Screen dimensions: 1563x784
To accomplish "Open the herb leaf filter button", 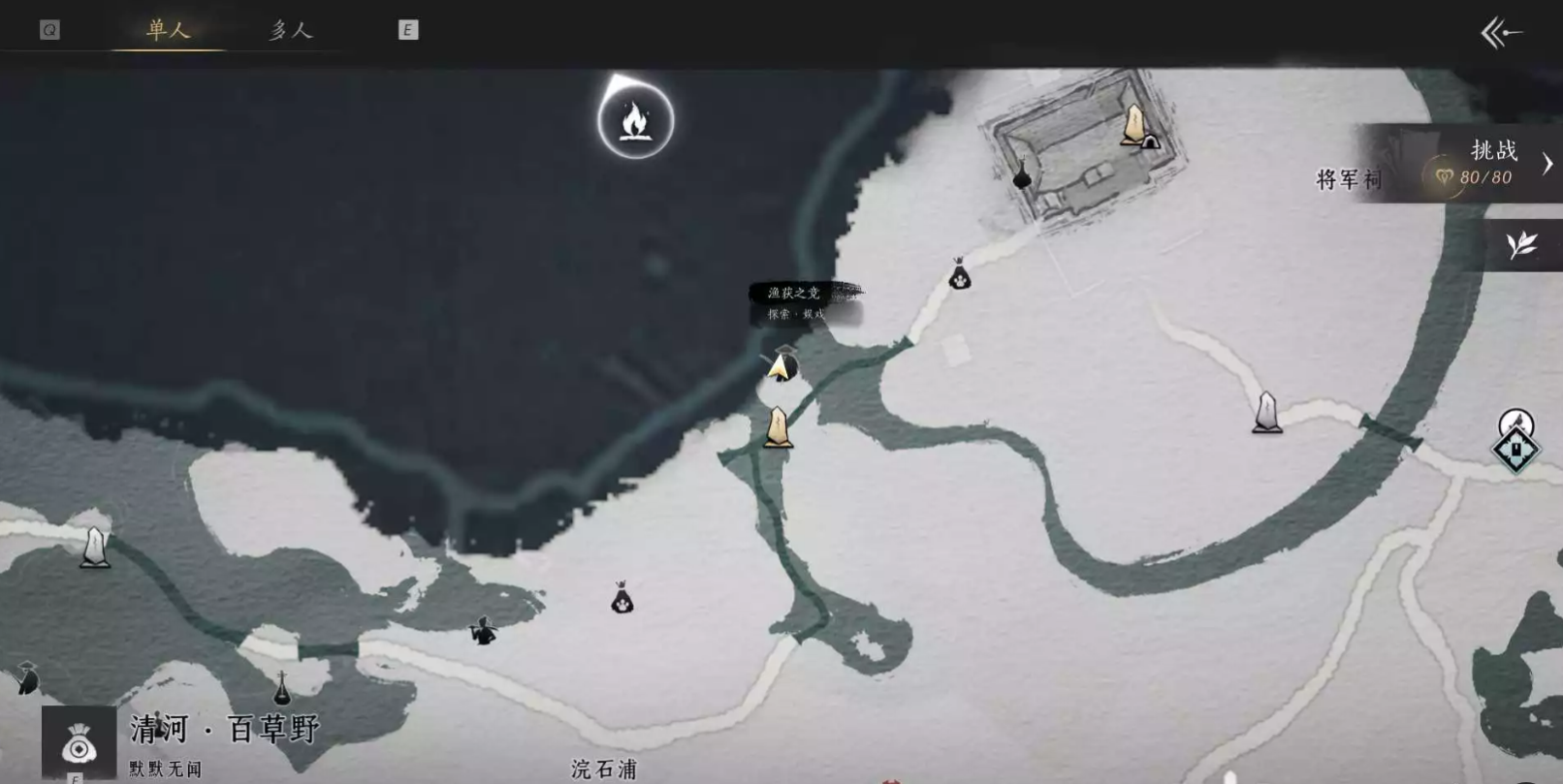I will [x=1521, y=244].
